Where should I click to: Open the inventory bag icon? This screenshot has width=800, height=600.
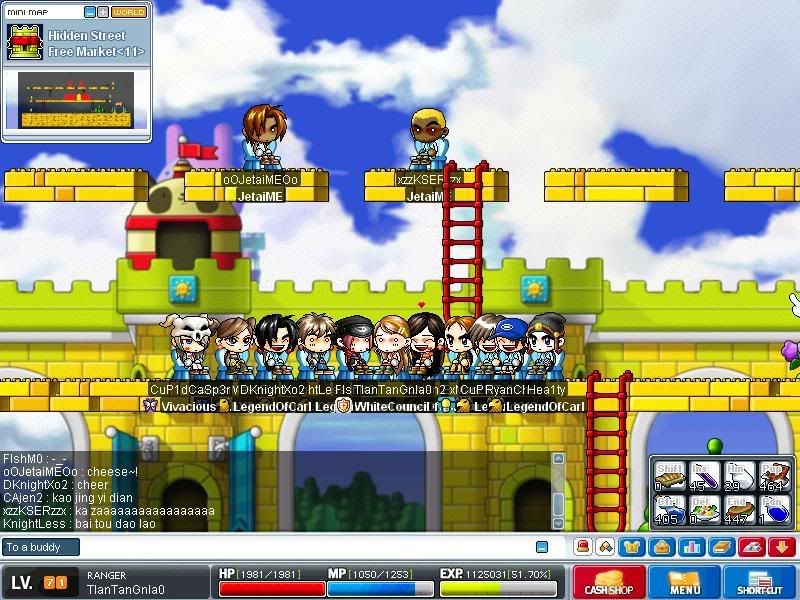(660, 547)
